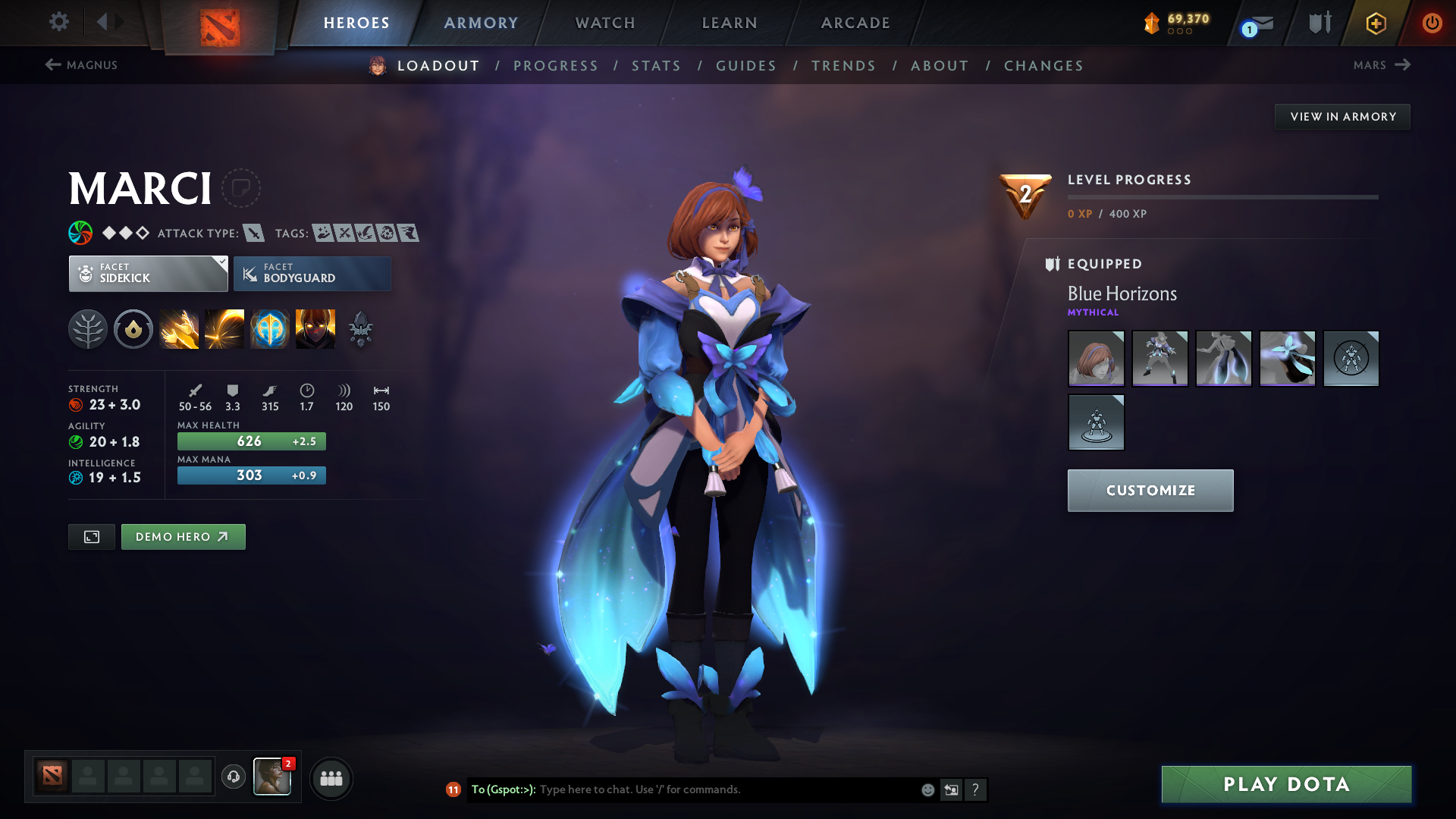1456x819 pixels.
Task: Open Marci's innate ability icon
Action: coord(133,328)
